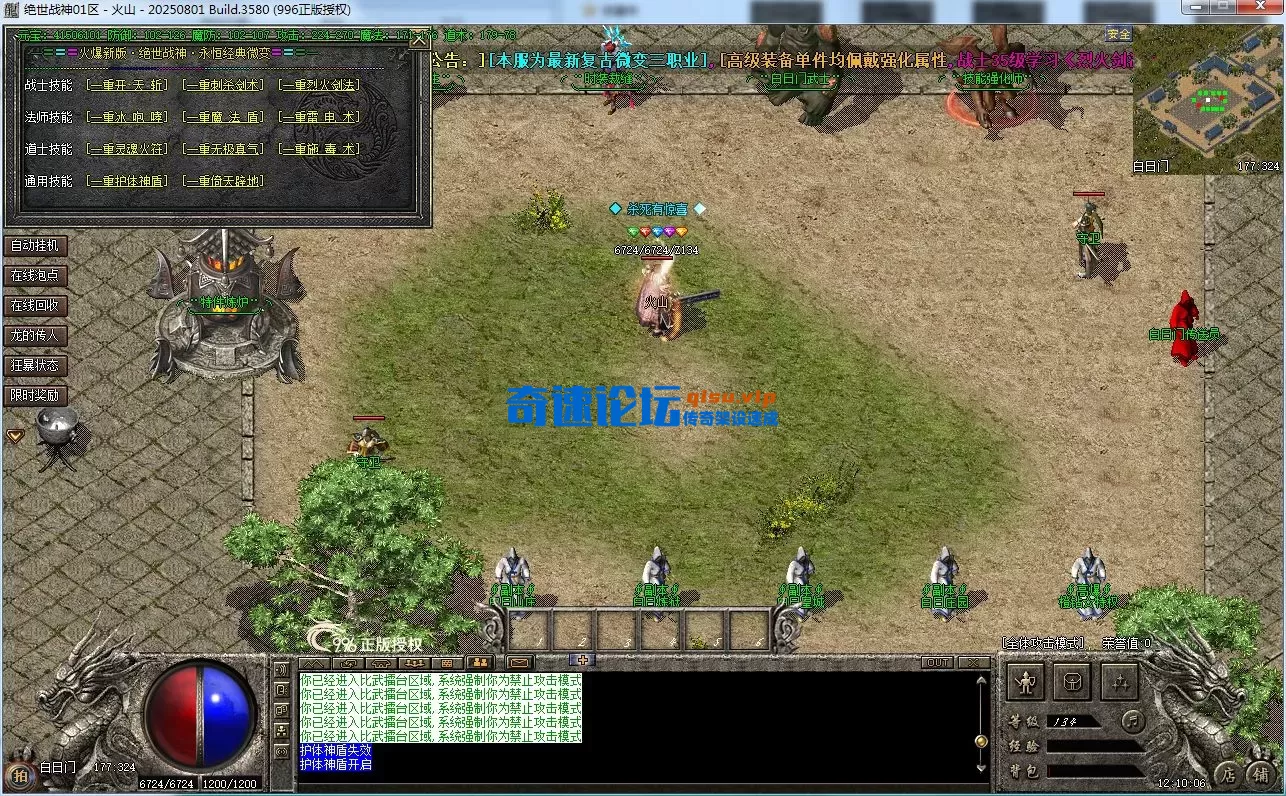Click the trade icon in the chat toolbar
The width and height of the screenshot is (1286, 796).
pos(347,662)
